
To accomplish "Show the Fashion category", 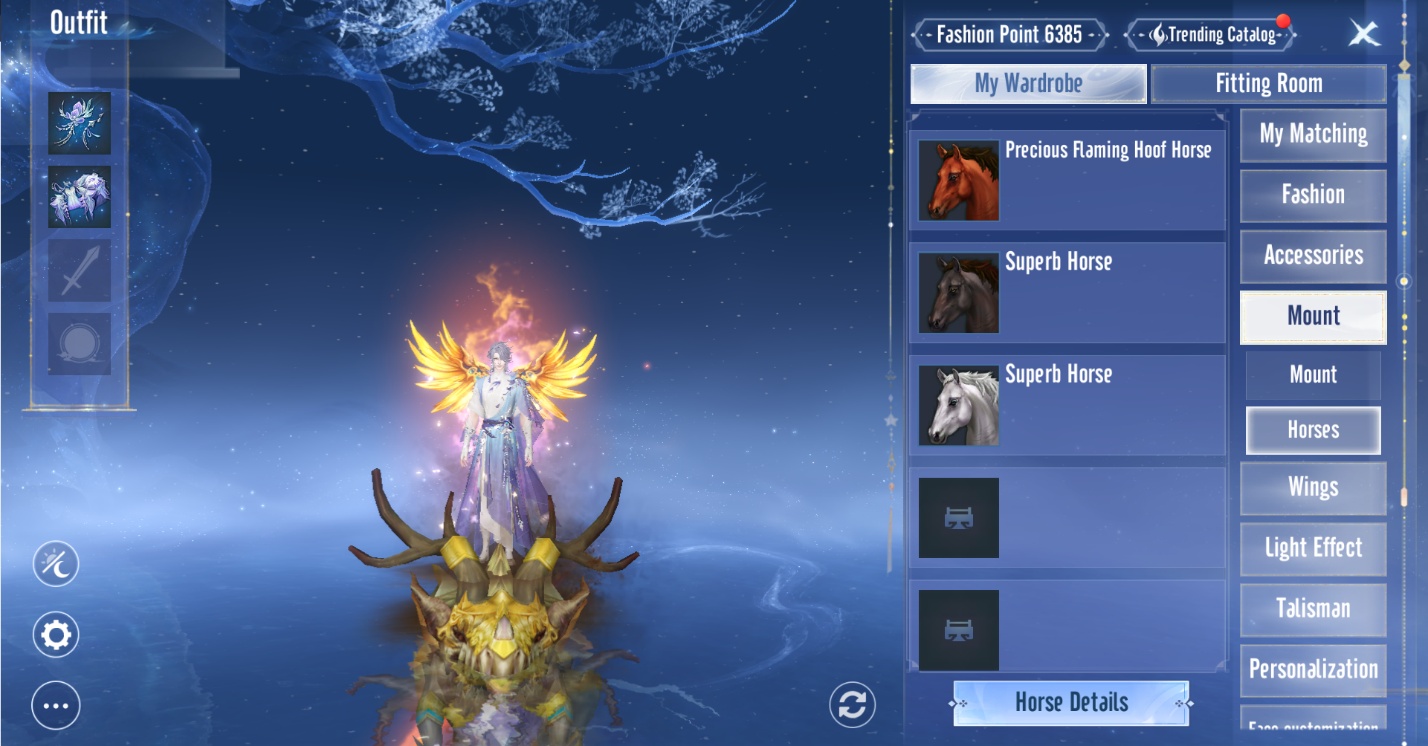I will [x=1313, y=195].
